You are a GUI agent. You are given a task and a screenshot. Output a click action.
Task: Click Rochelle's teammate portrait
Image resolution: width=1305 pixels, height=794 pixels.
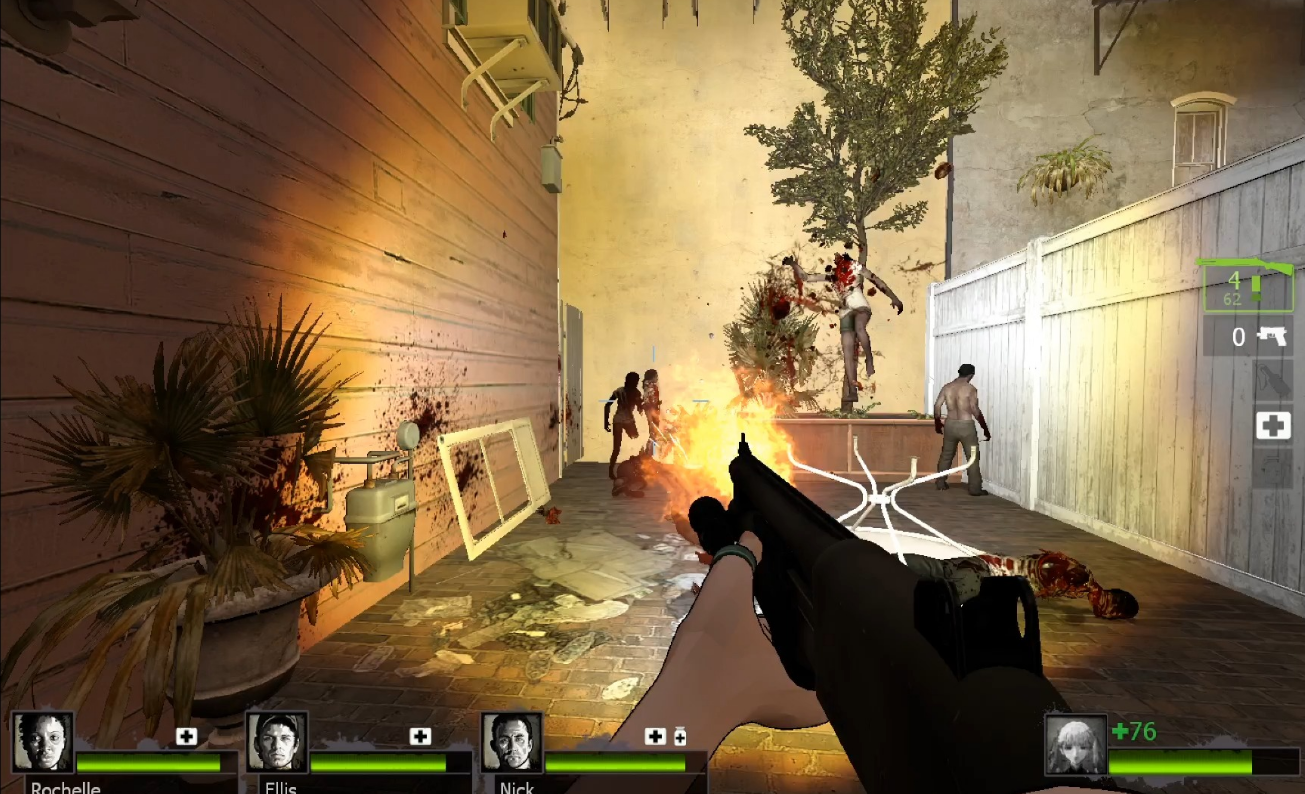pos(42,742)
